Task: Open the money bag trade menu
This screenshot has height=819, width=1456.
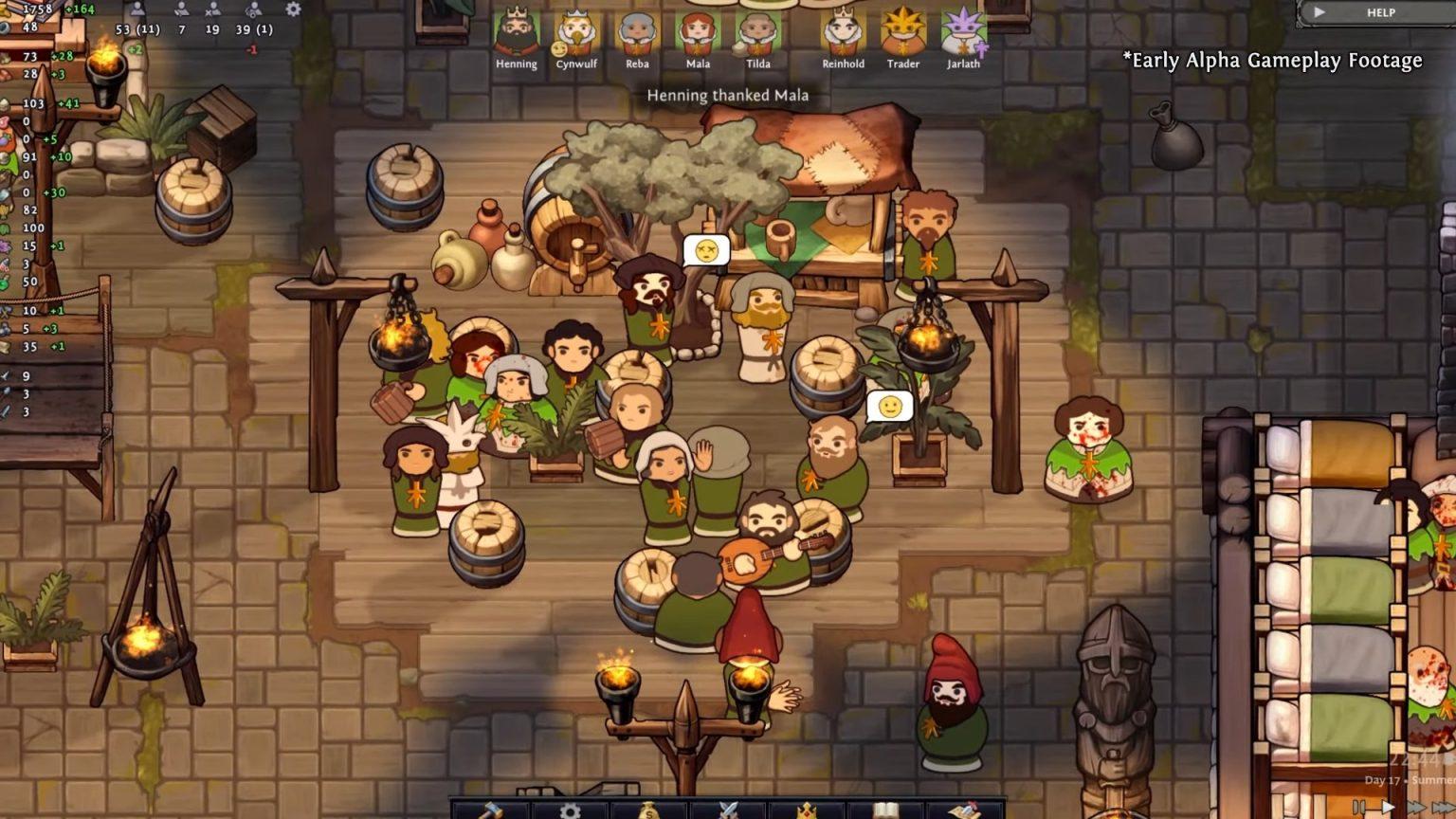Action: pos(648,810)
